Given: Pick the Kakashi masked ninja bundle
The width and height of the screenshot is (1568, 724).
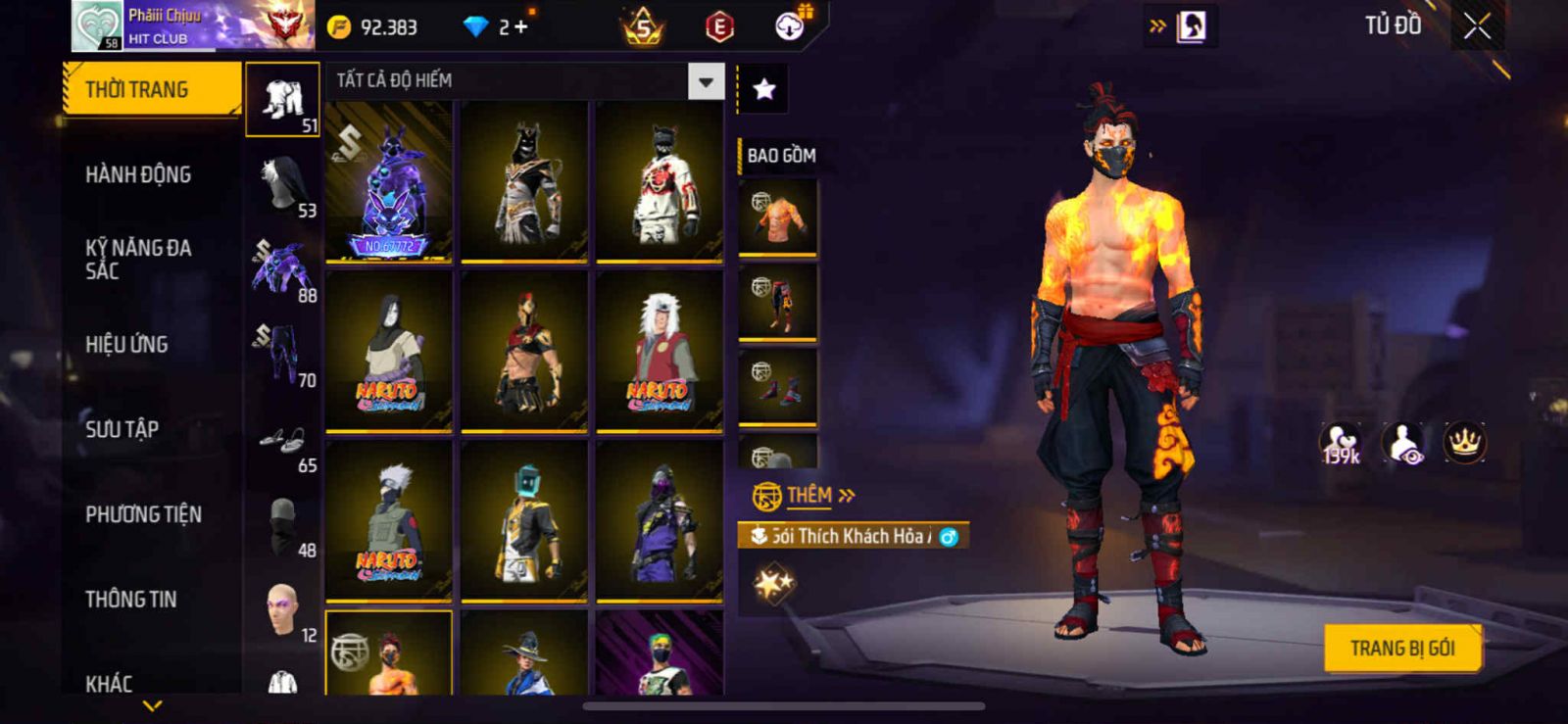Looking at the screenshot, I should [x=389, y=520].
